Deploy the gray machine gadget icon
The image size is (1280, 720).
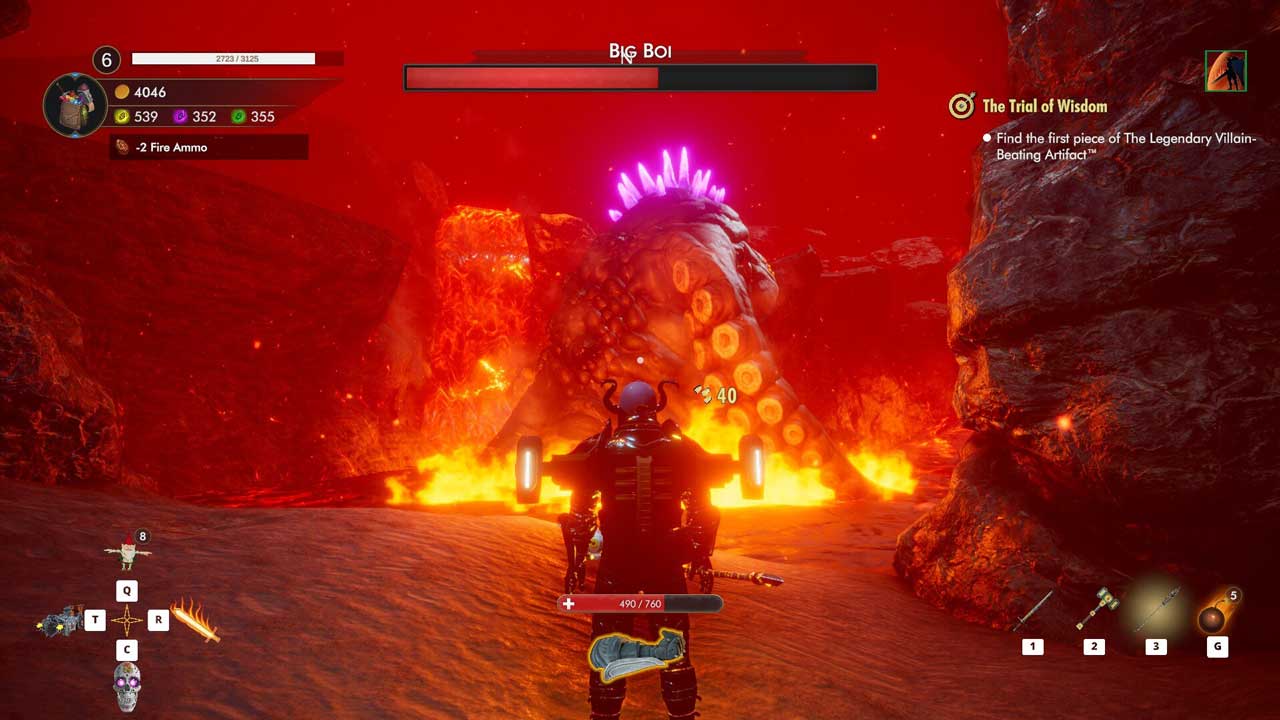pos(61,621)
